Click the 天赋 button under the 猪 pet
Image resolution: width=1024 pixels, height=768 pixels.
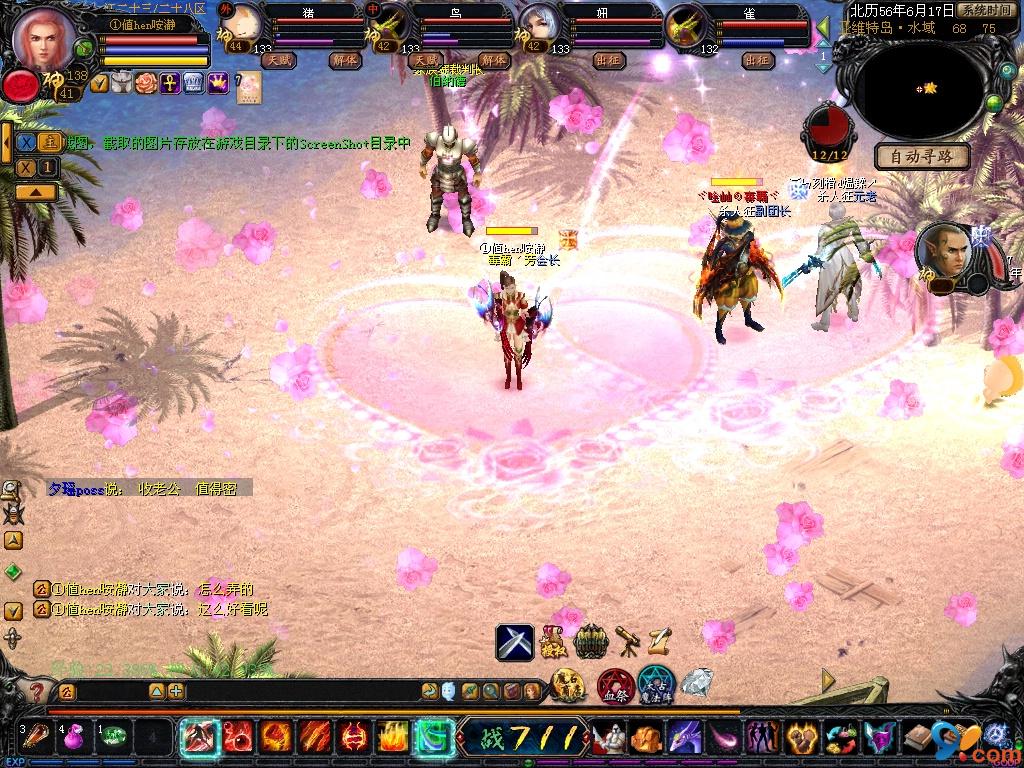coord(279,60)
